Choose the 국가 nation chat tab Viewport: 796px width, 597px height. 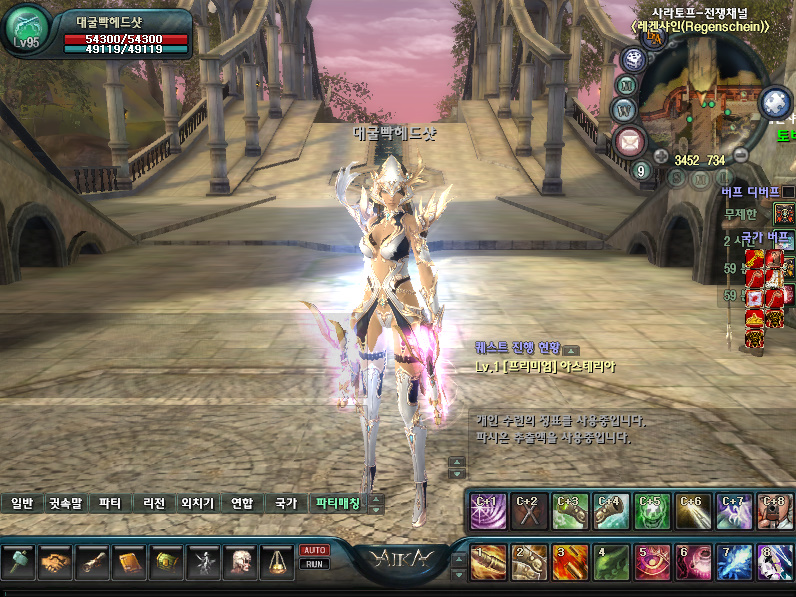tap(286, 504)
